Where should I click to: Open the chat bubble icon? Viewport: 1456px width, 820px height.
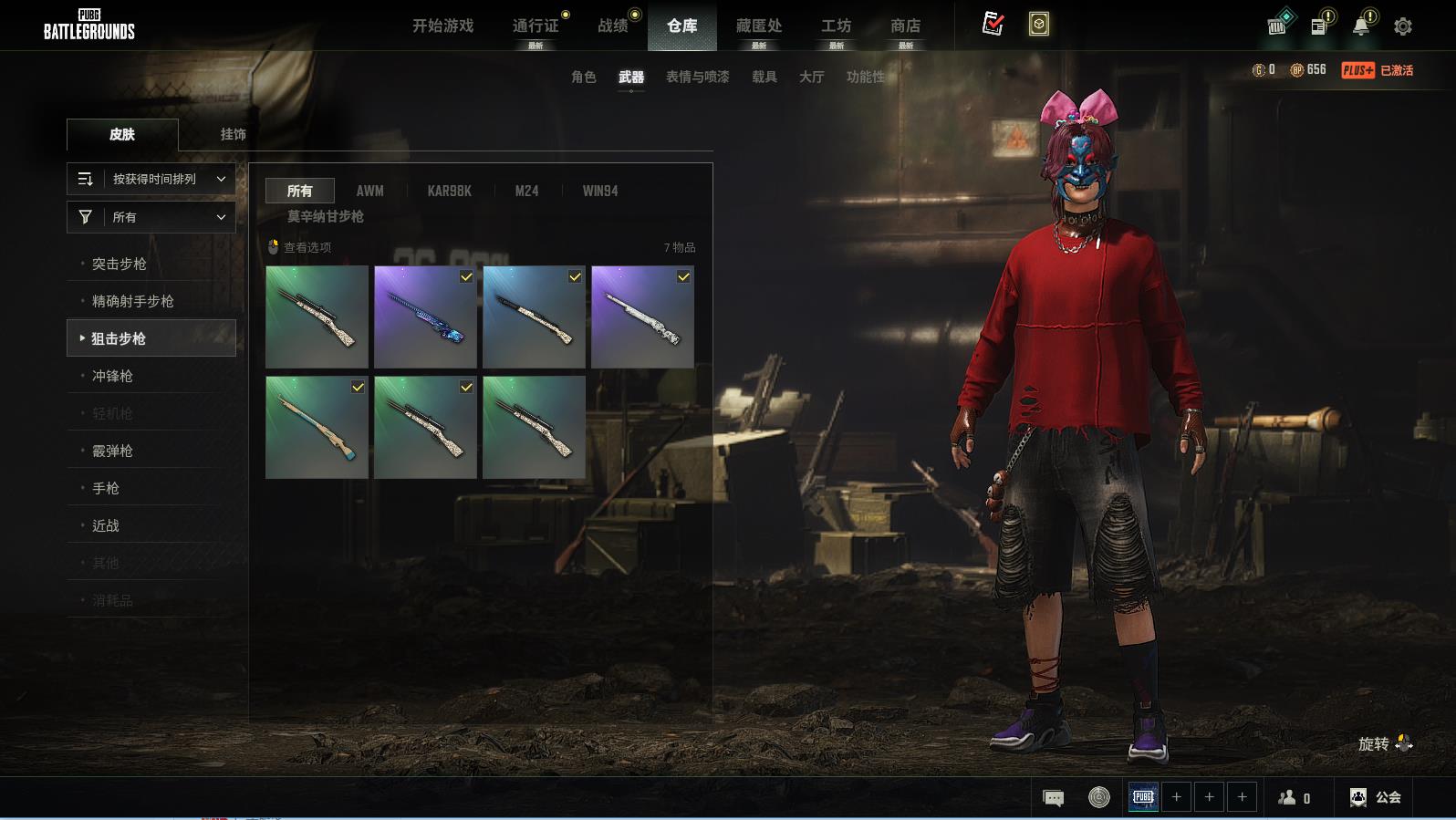(1053, 798)
